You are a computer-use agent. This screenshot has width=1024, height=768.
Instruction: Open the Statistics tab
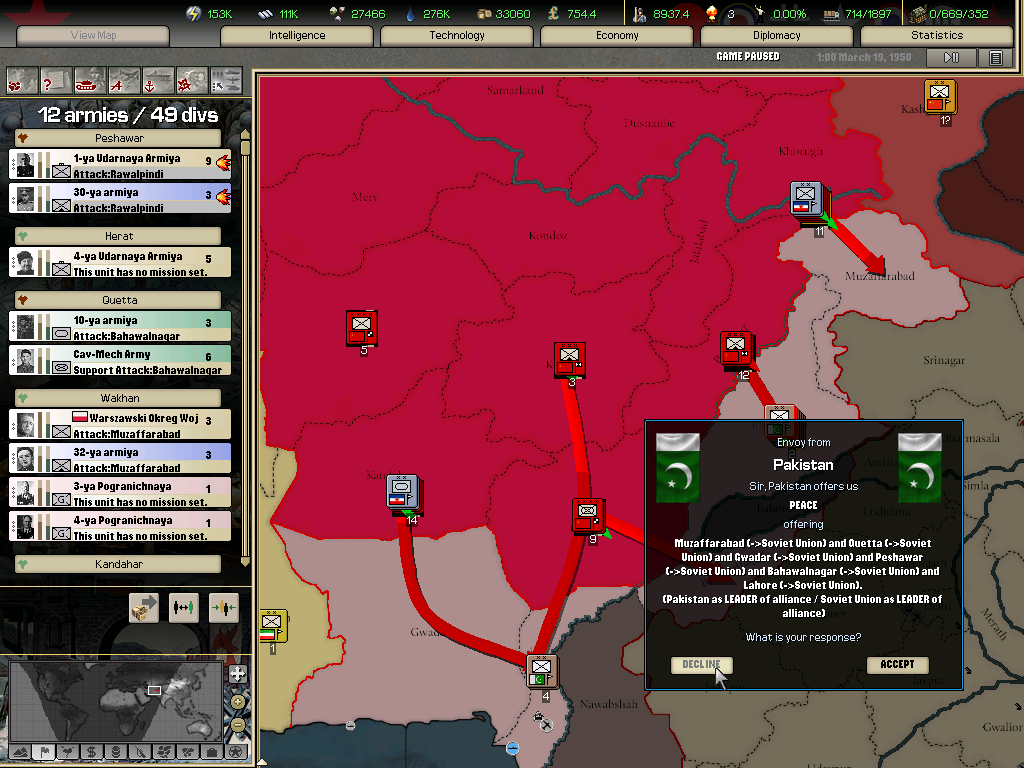coord(937,36)
